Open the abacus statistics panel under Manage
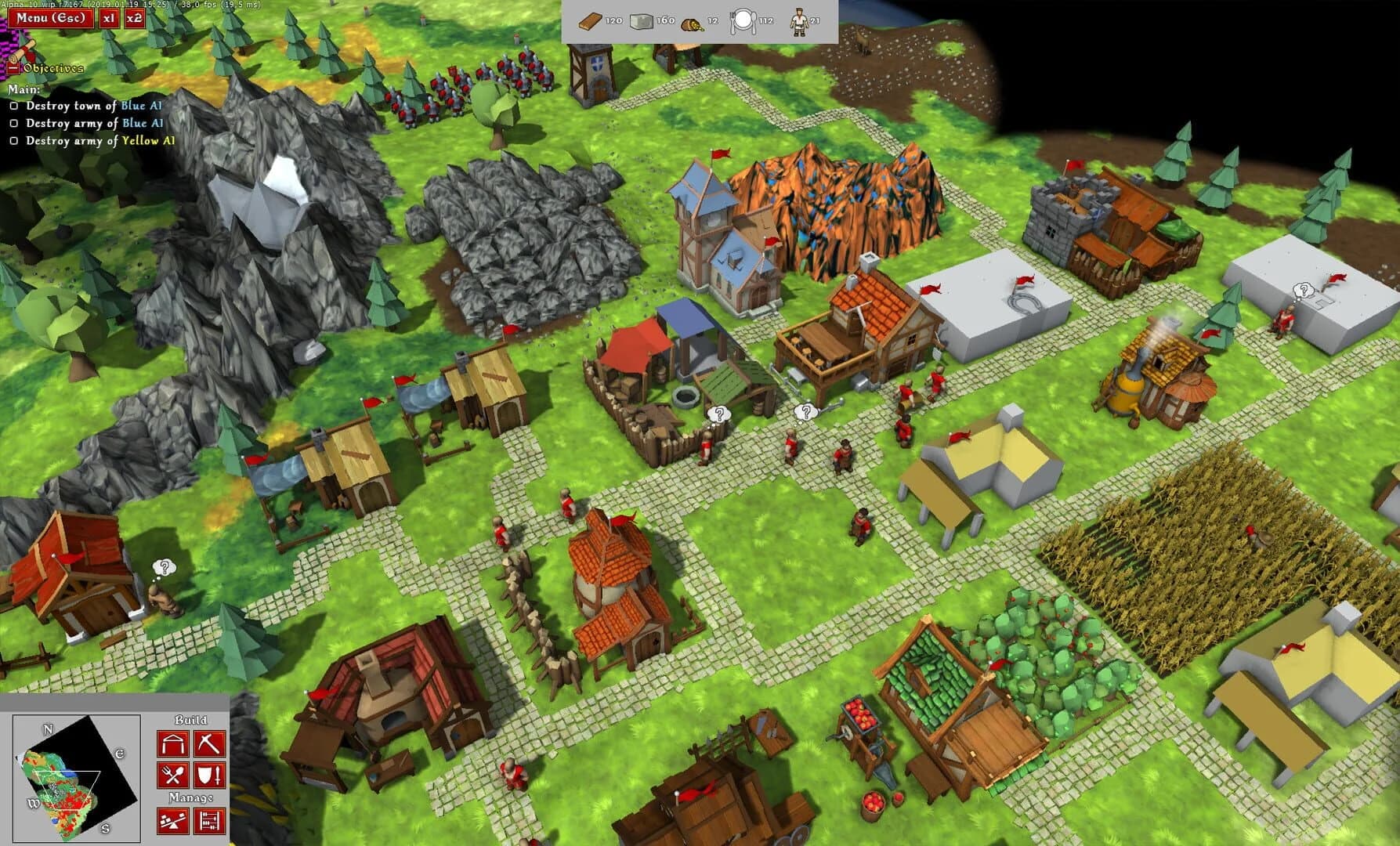1400x846 pixels. click(208, 819)
